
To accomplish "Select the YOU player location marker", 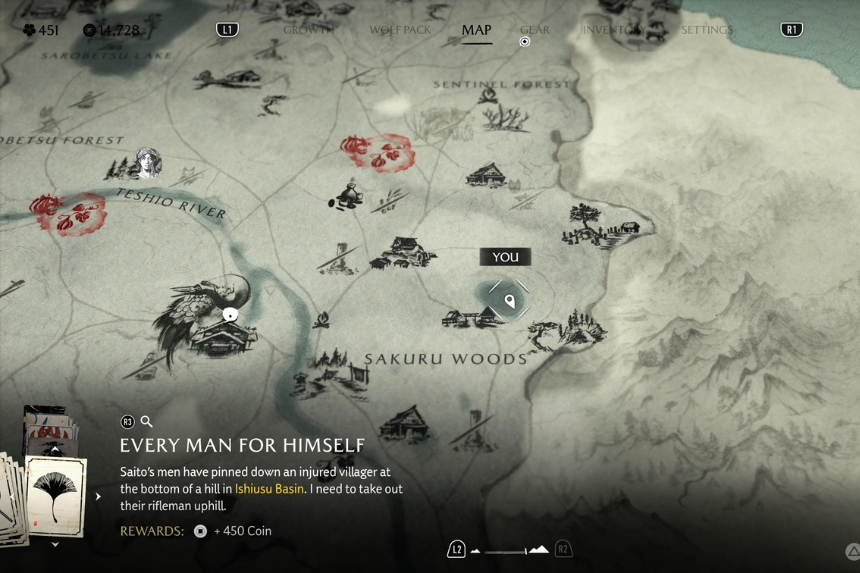I will coord(510,299).
